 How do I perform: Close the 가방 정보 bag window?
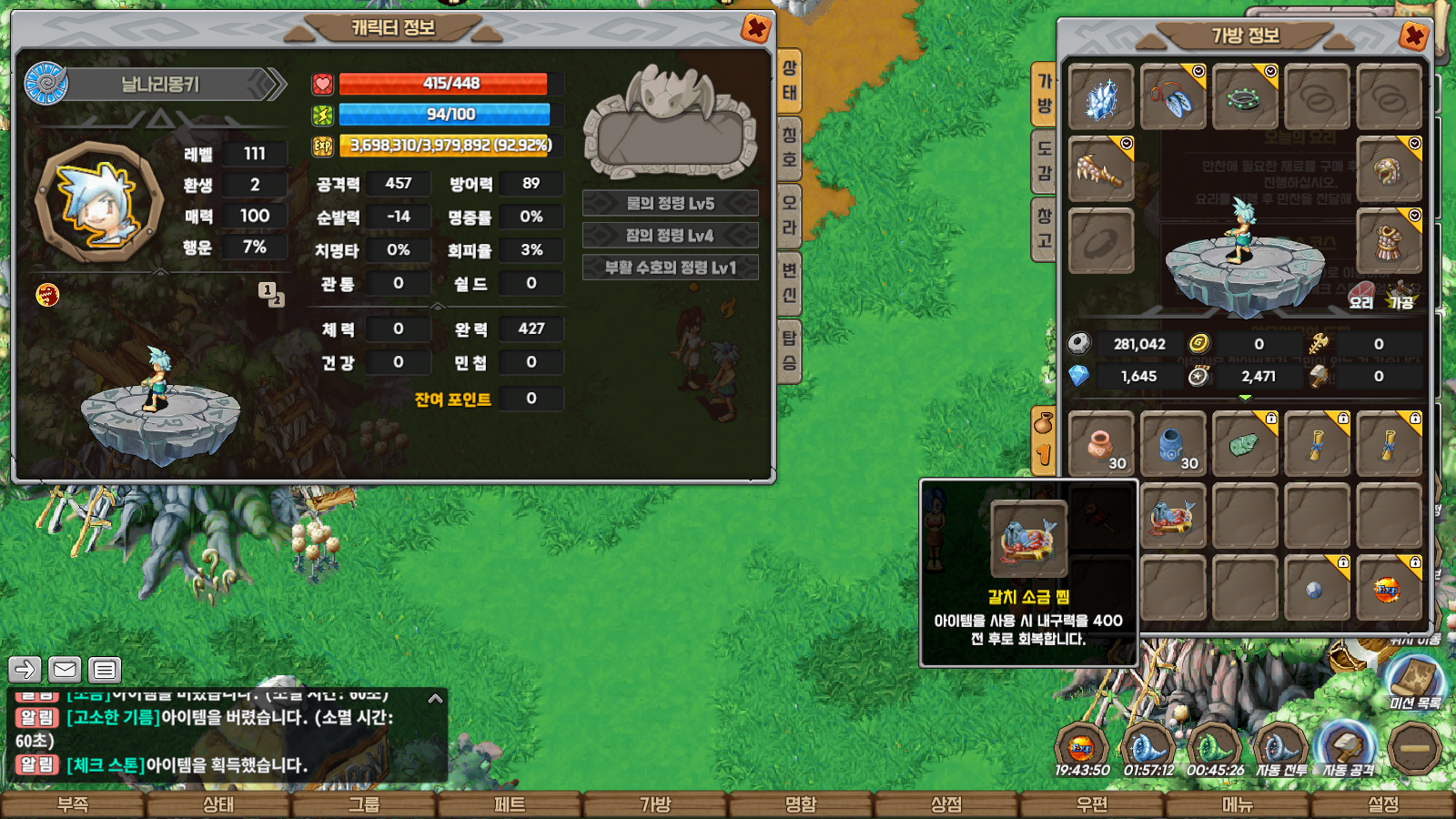click(x=1413, y=36)
